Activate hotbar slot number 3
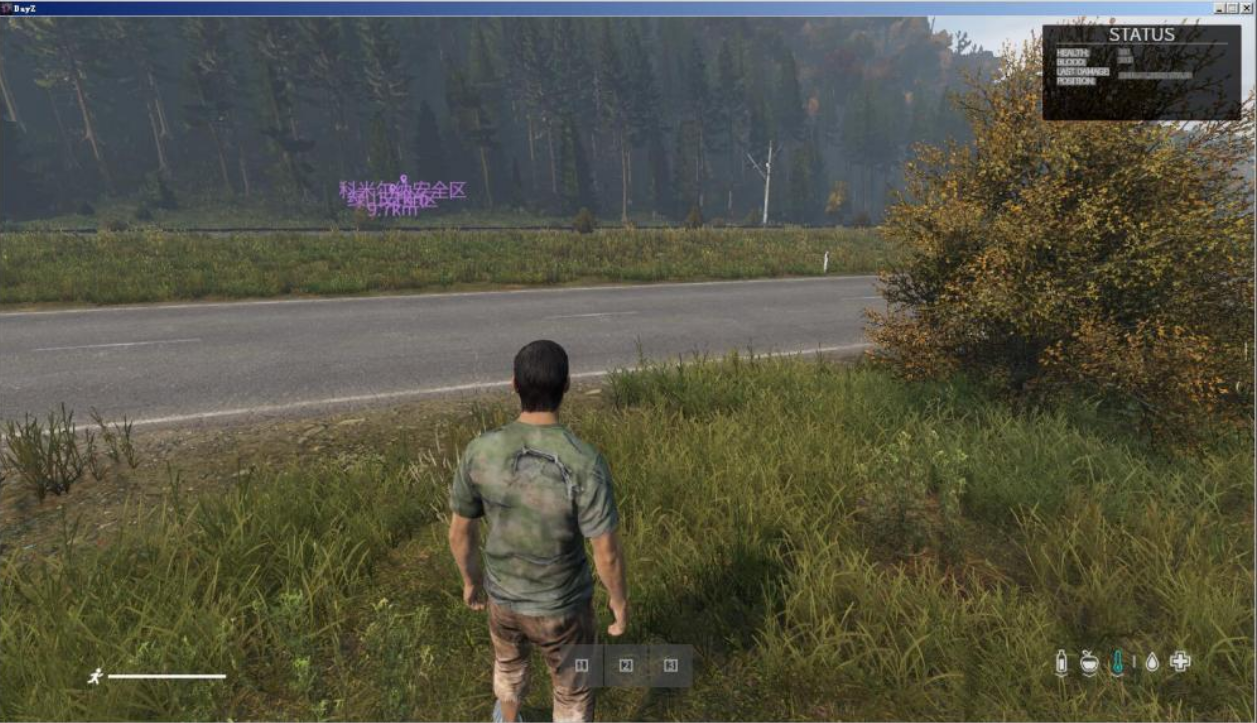 tap(671, 665)
